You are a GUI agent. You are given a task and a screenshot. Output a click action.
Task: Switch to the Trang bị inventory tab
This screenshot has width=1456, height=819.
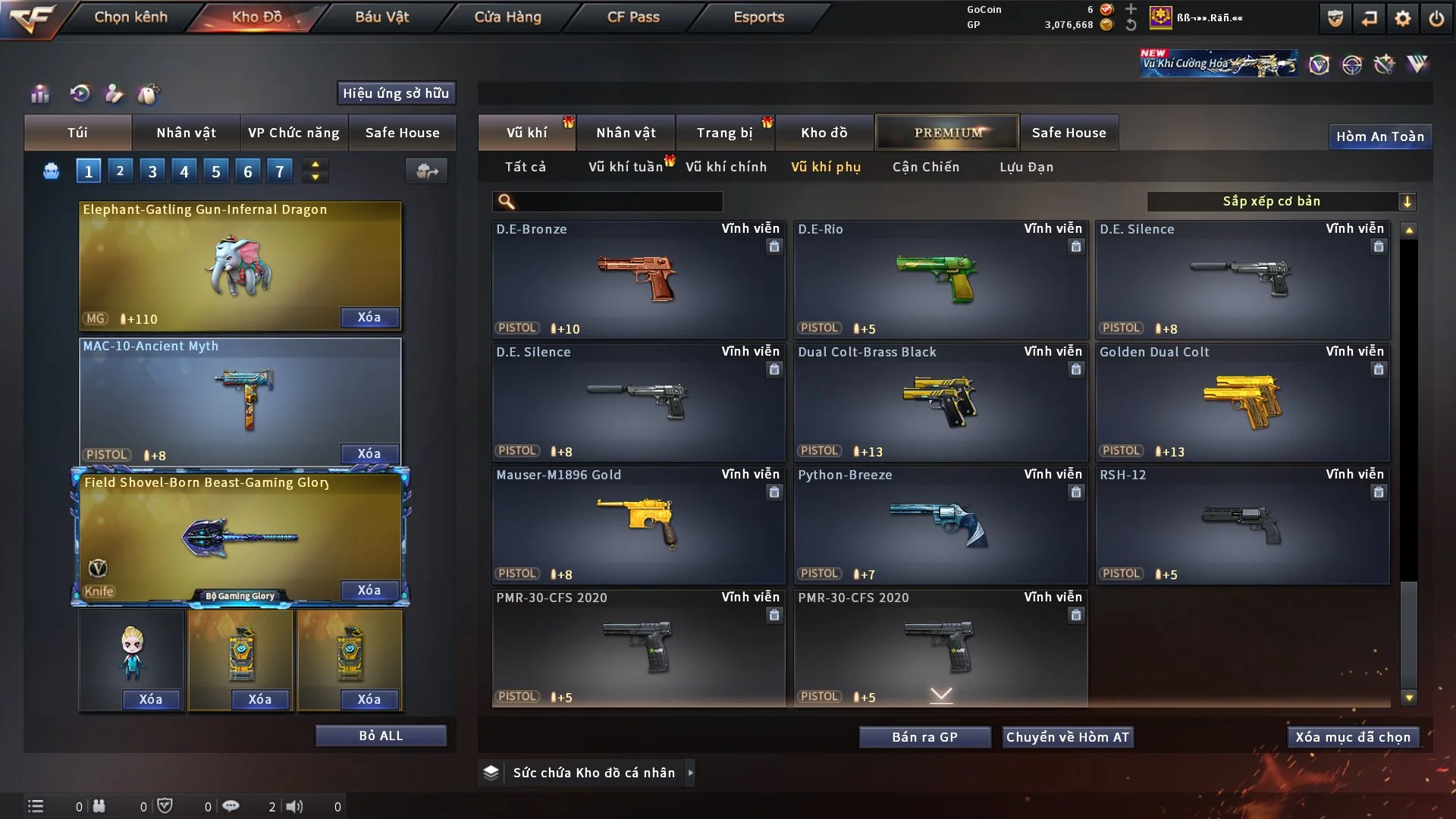pos(724,133)
